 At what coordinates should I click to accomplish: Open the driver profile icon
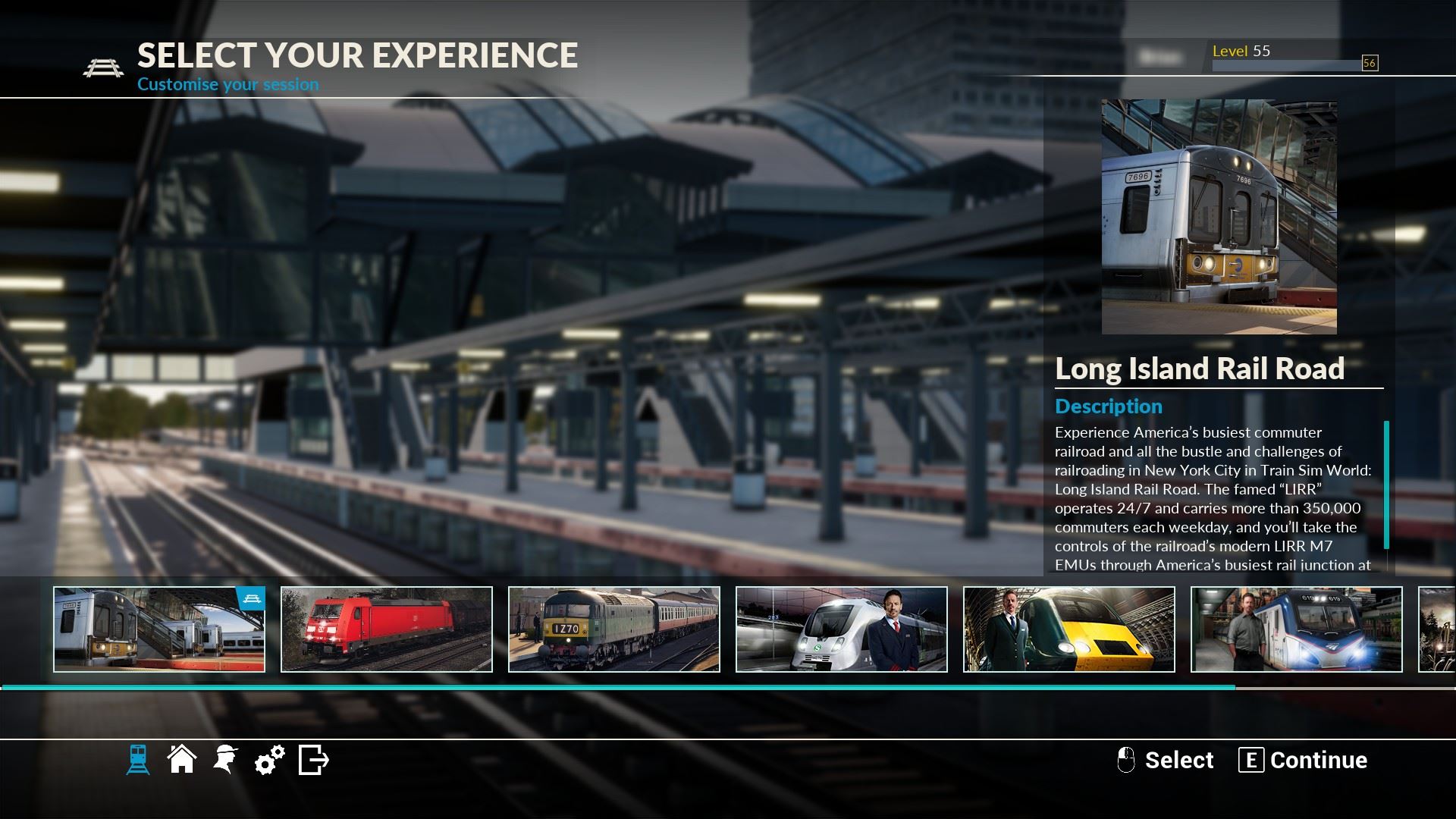225,759
